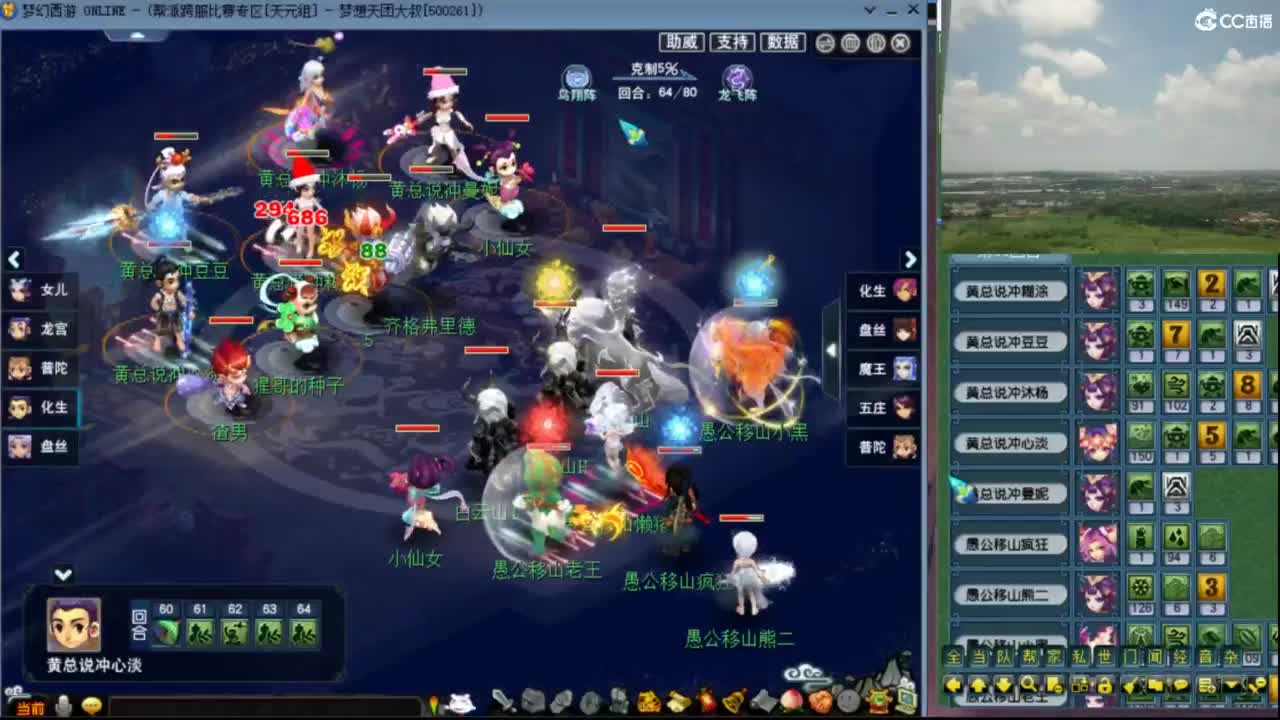Toggle the chat lock icon

point(1105,685)
